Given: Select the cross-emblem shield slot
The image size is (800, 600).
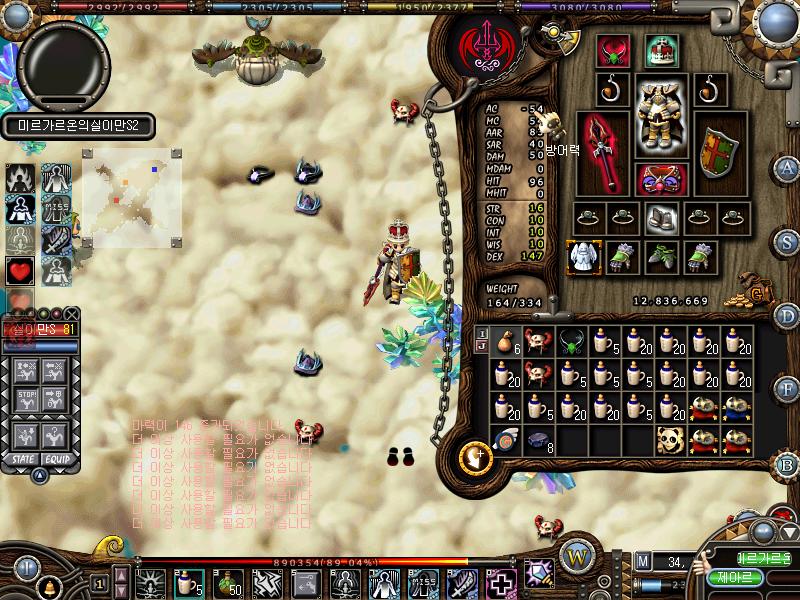Looking at the screenshot, I should [717, 152].
